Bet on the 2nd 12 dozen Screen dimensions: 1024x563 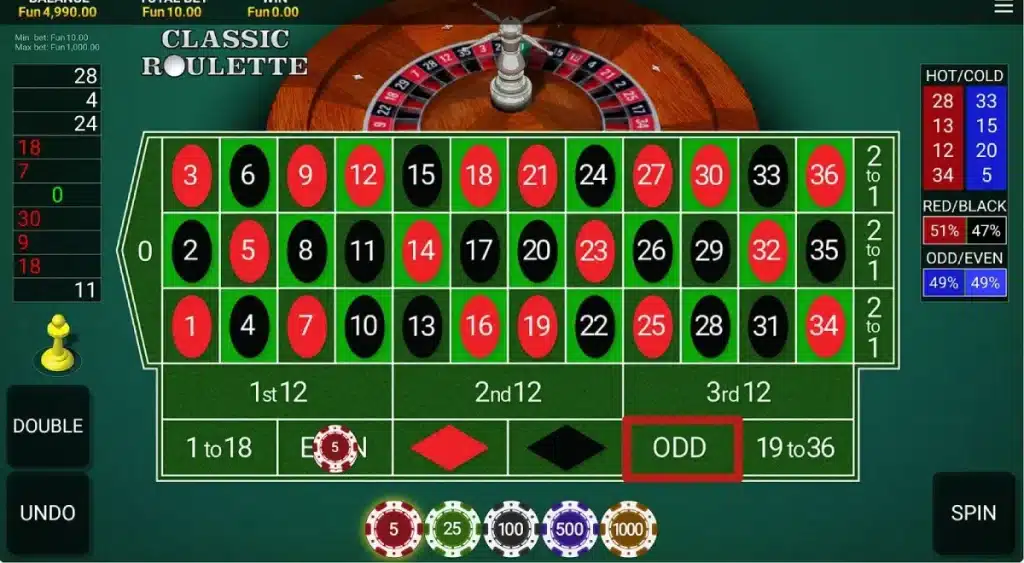coord(507,392)
